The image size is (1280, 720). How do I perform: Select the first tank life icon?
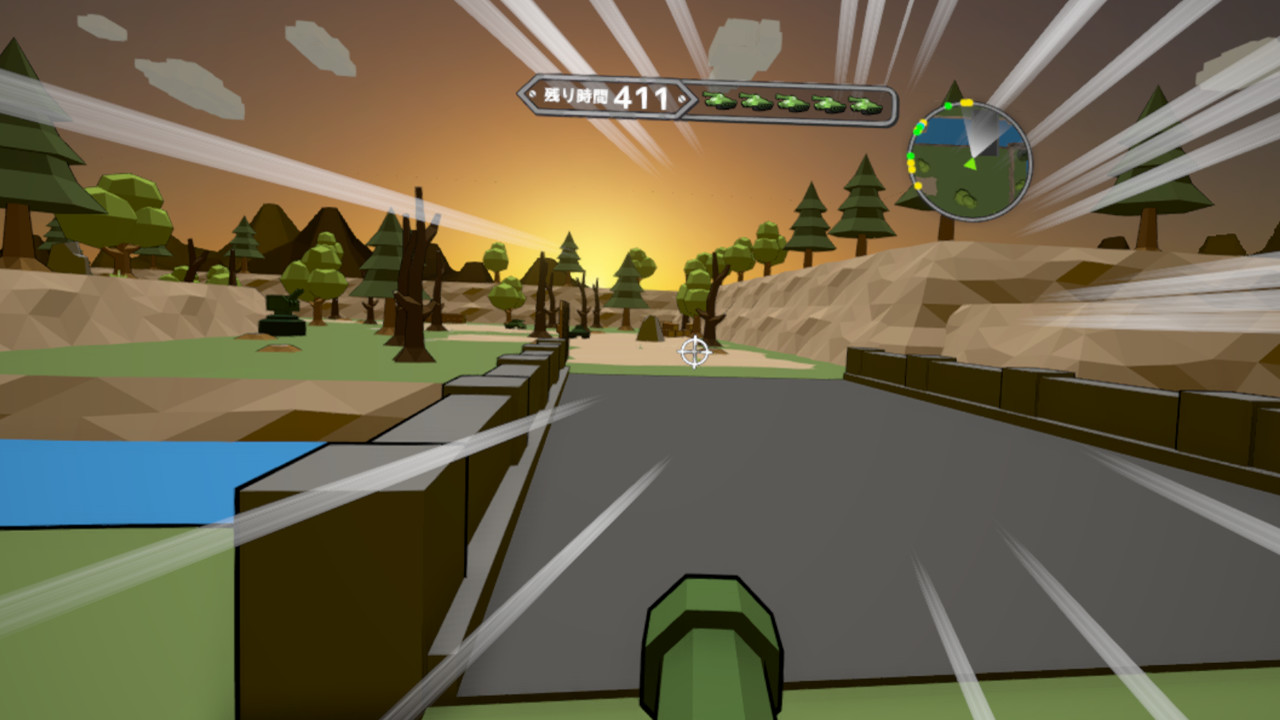pyautogui.click(x=719, y=101)
